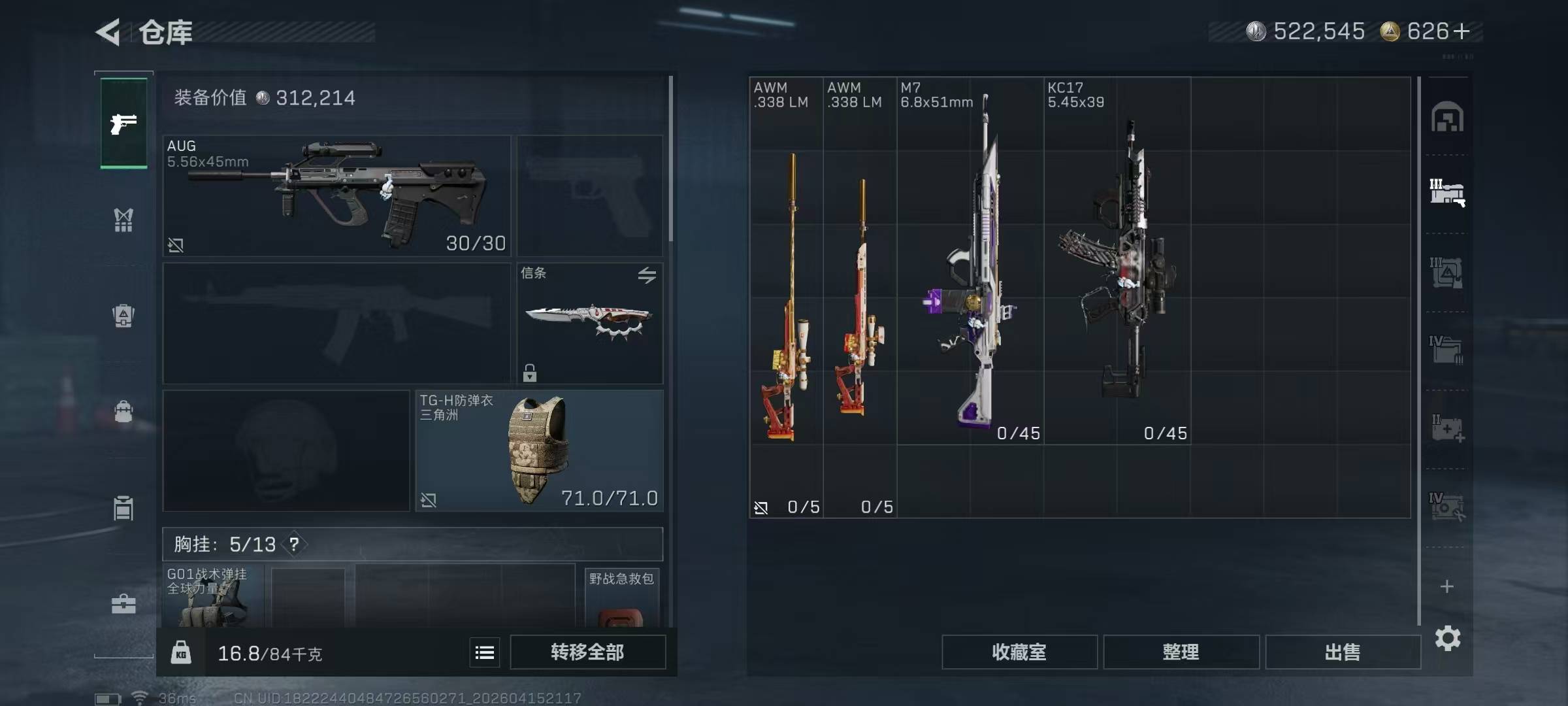
Task: Select the TG-H防弹衣 armor slot
Action: (539, 450)
